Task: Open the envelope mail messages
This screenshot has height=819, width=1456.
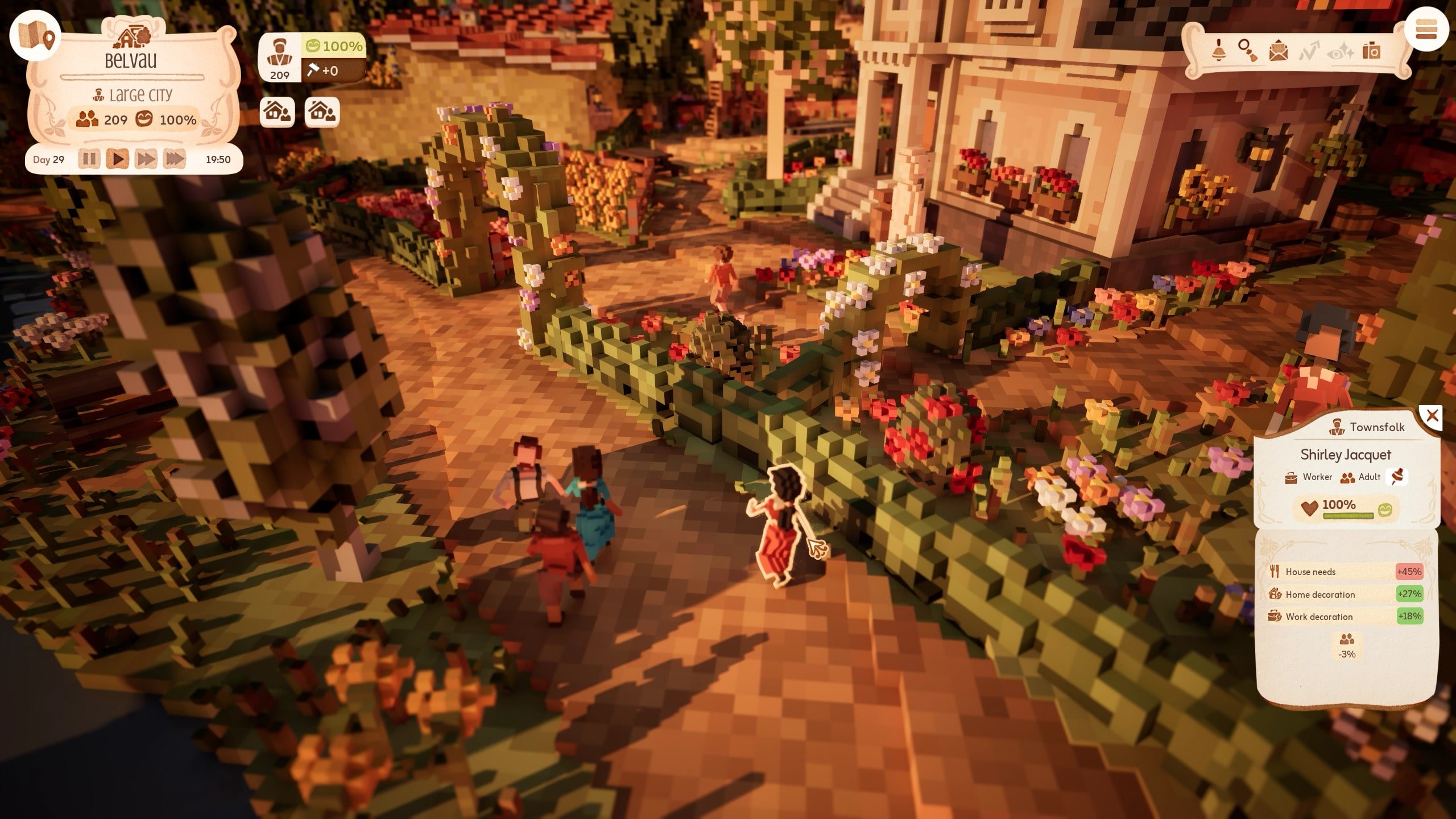Action: click(1279, 51)
